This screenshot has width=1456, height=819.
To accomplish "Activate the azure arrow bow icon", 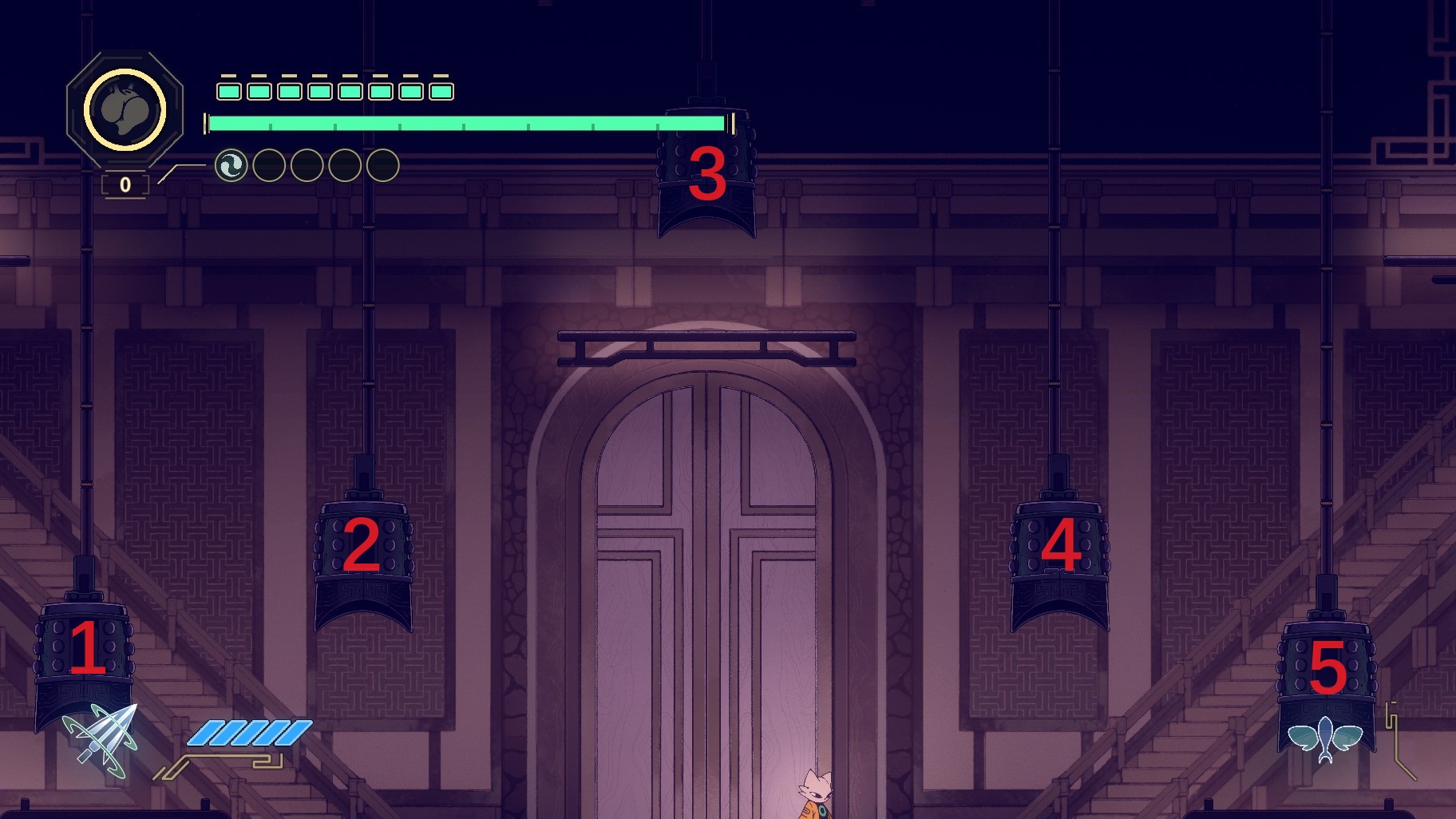I will (102, 741).
